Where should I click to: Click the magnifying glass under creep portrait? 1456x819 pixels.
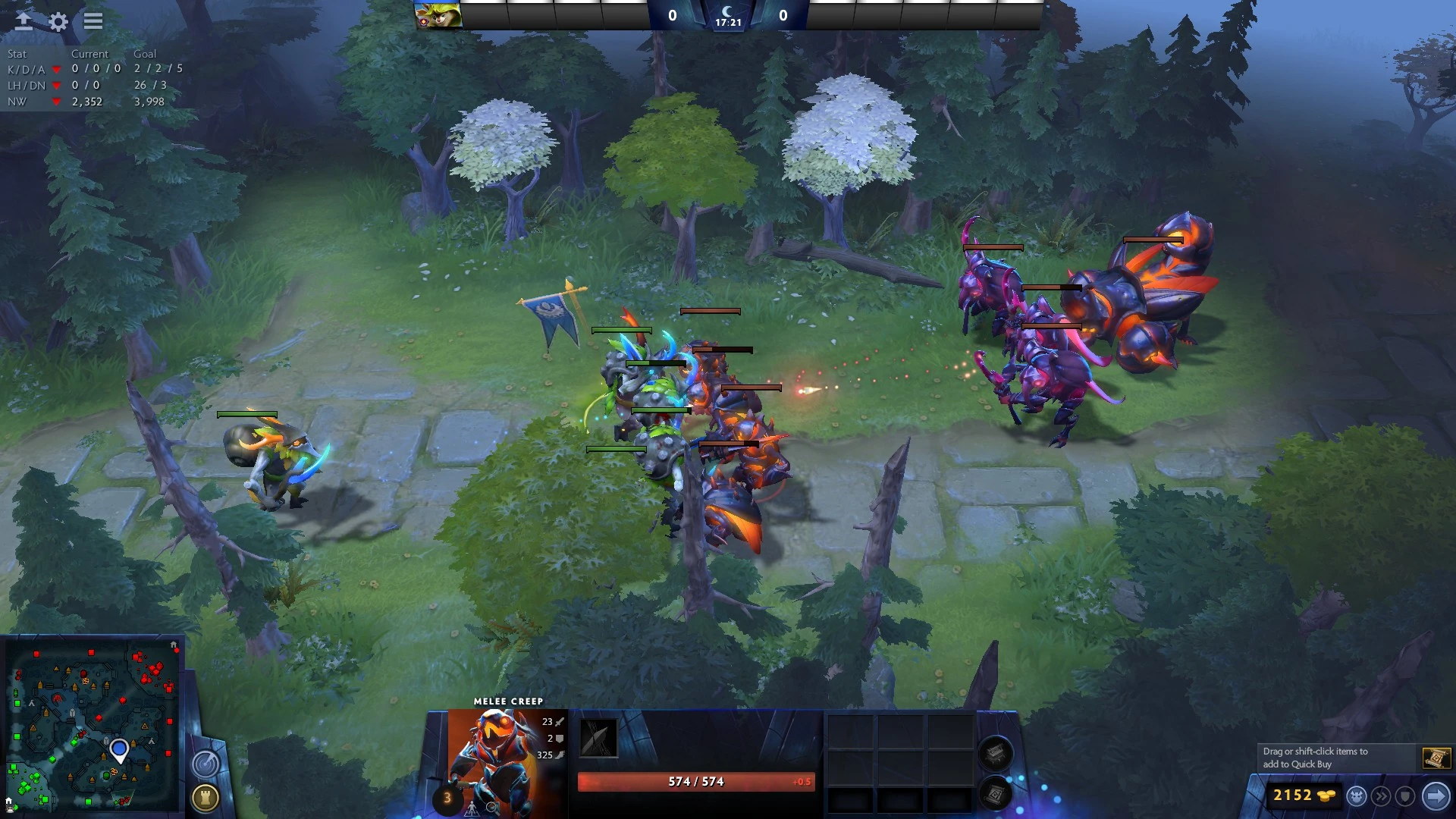(x=492, y=808)
